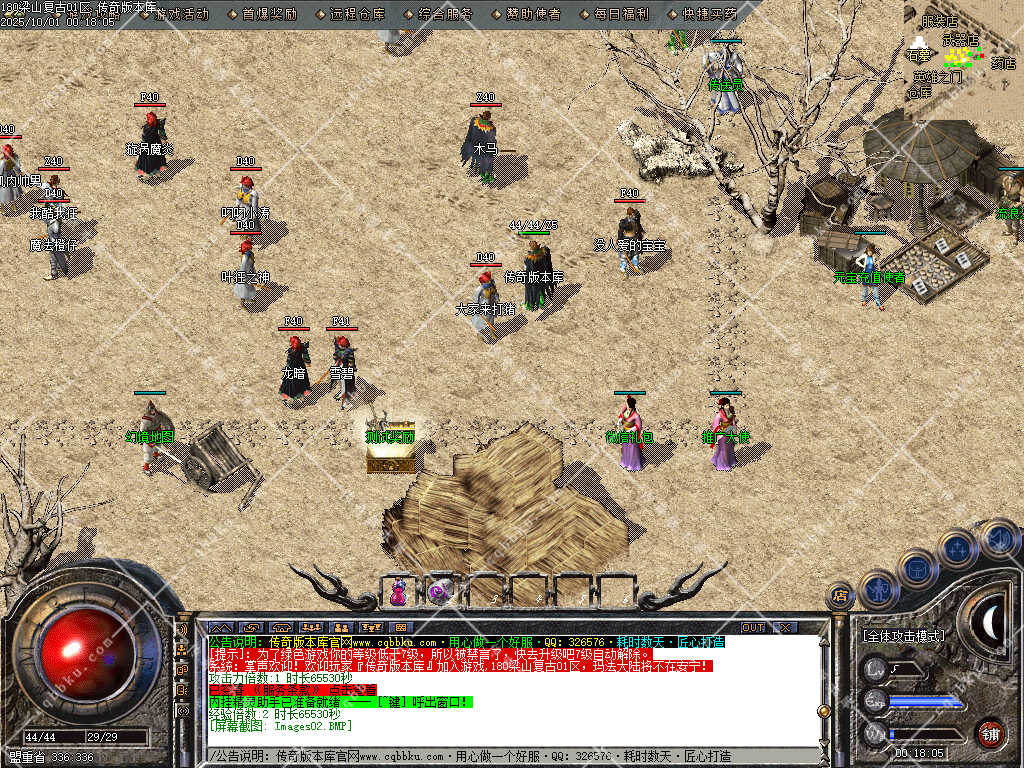1024x768 pixels.
Task: Open the 首爆奖励 first-kill rewards menu
Action: [x=269, y=14]
